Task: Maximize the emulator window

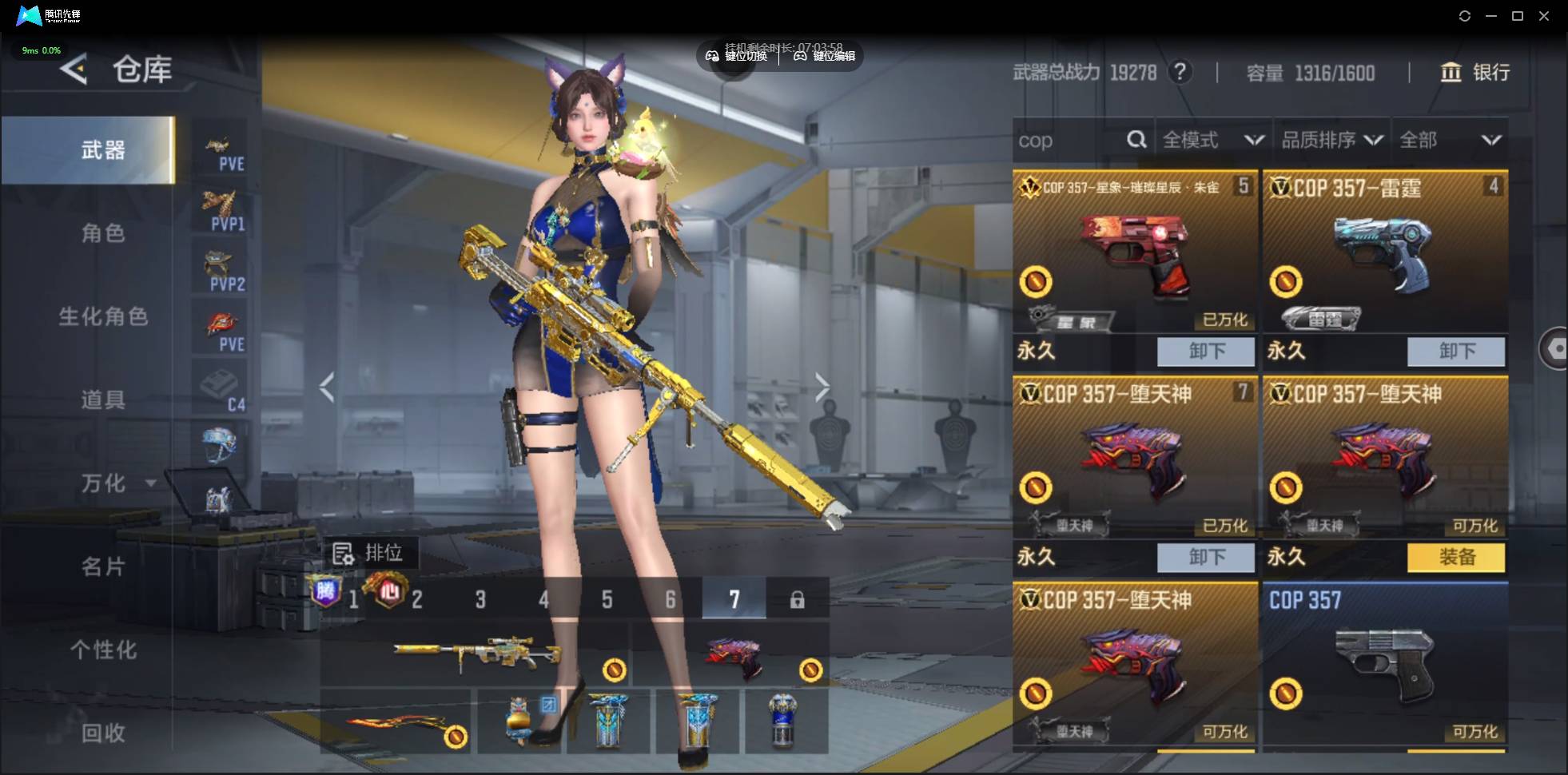Action: click(x=1518, y=16)
